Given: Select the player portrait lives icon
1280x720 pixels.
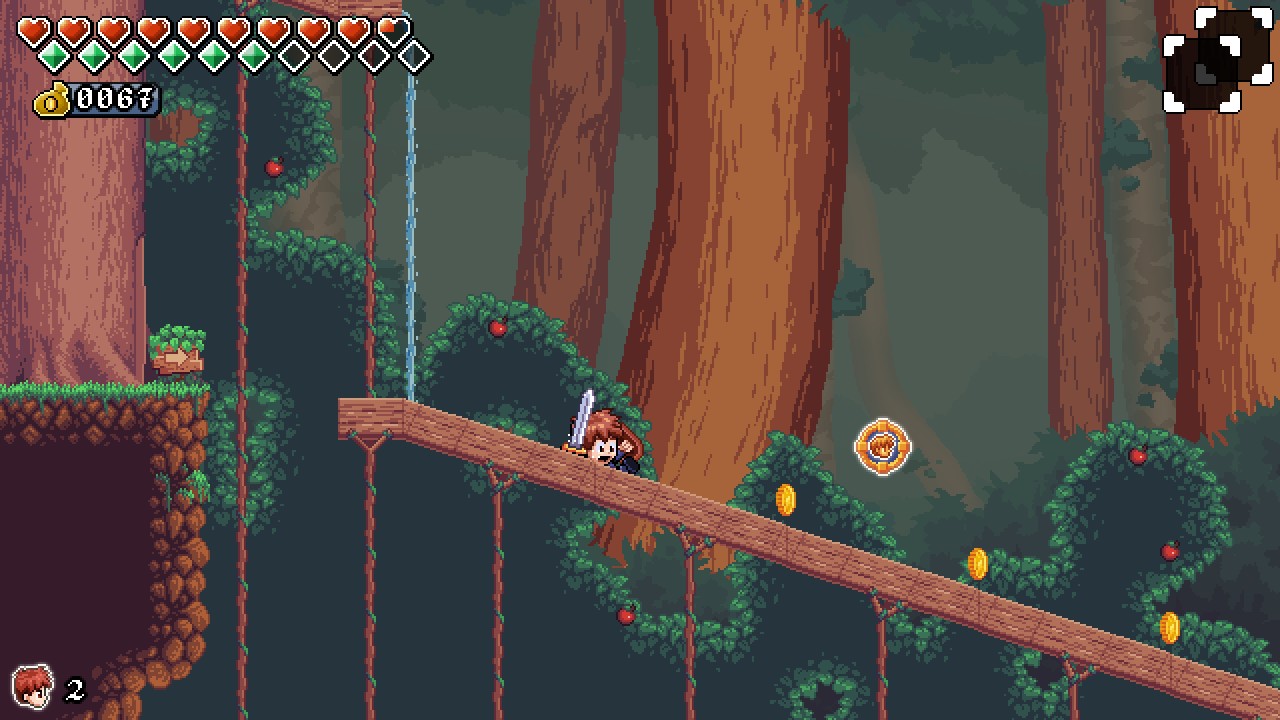Looking at the screenshot, I should (x=33, y=686).
